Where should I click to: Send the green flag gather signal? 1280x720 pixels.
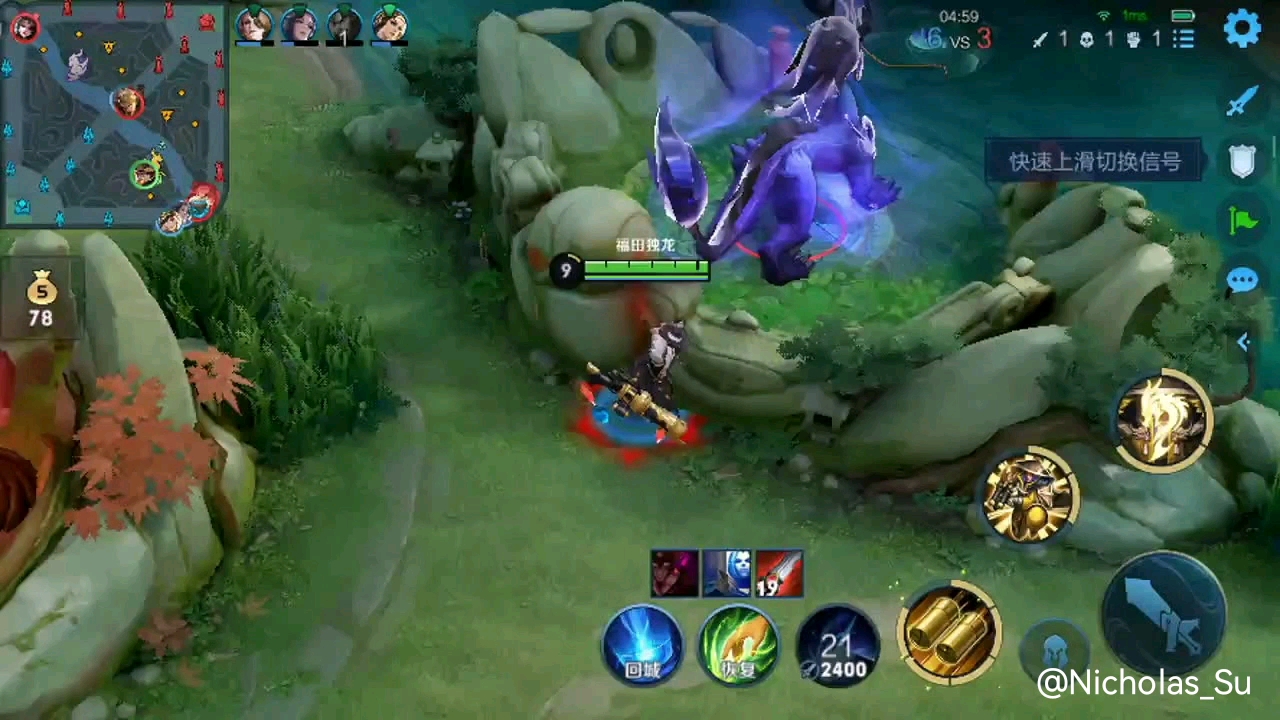tap(1242, 220)
